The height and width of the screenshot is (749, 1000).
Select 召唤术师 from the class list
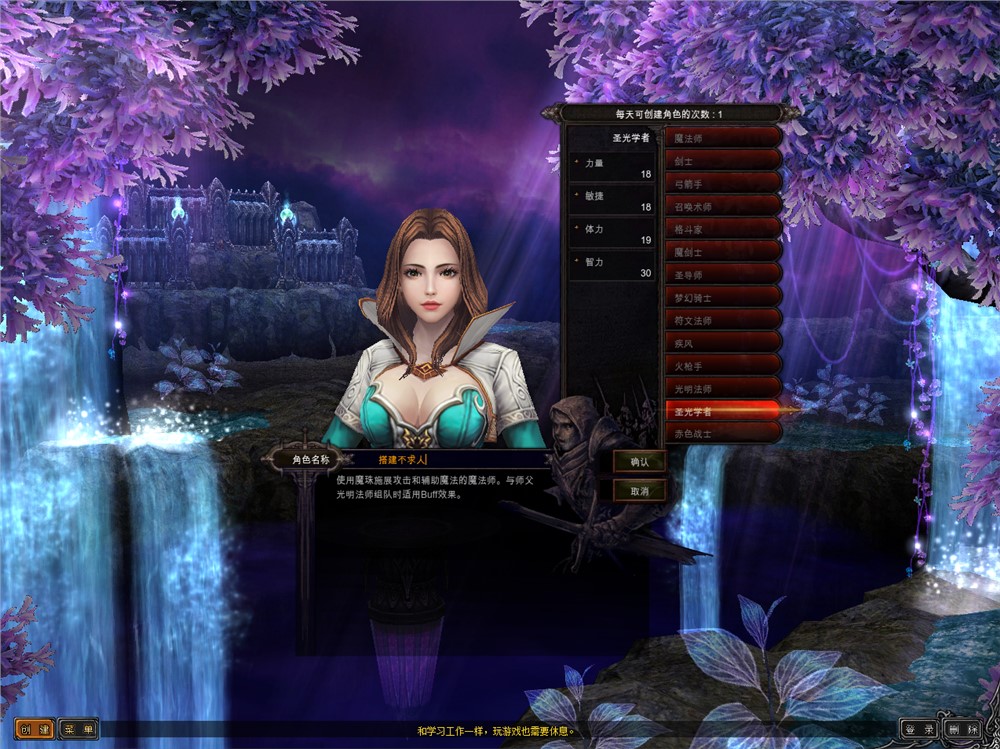pos(723,206)
